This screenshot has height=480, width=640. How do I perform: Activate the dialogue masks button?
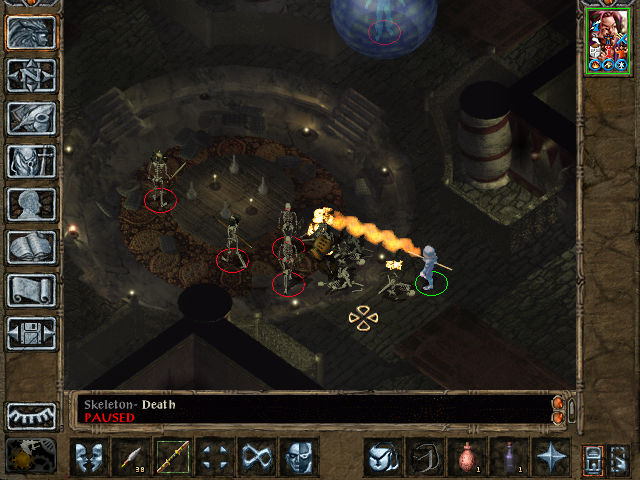tap(90, 457)
